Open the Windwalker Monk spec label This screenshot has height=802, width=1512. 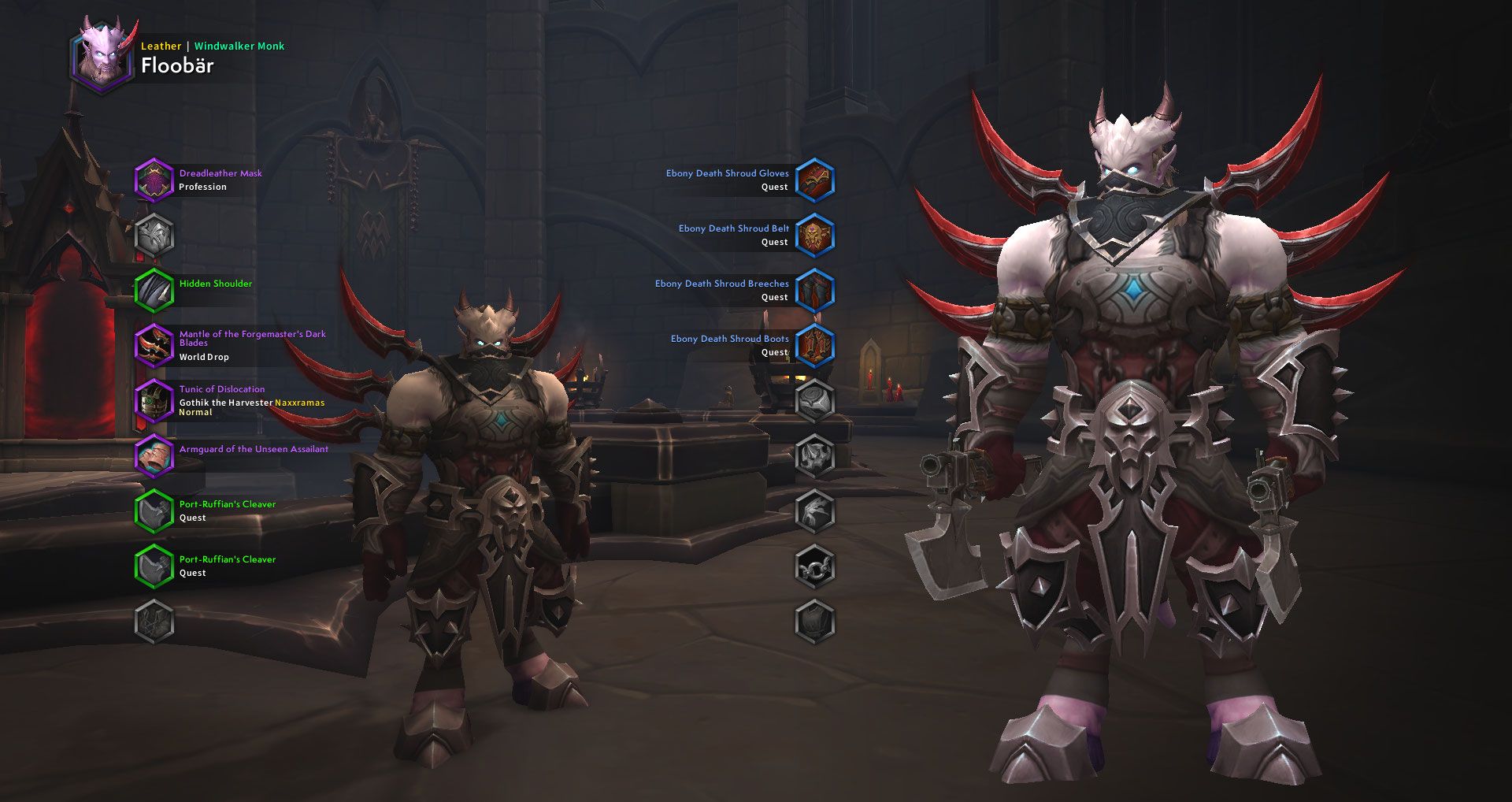239,46
